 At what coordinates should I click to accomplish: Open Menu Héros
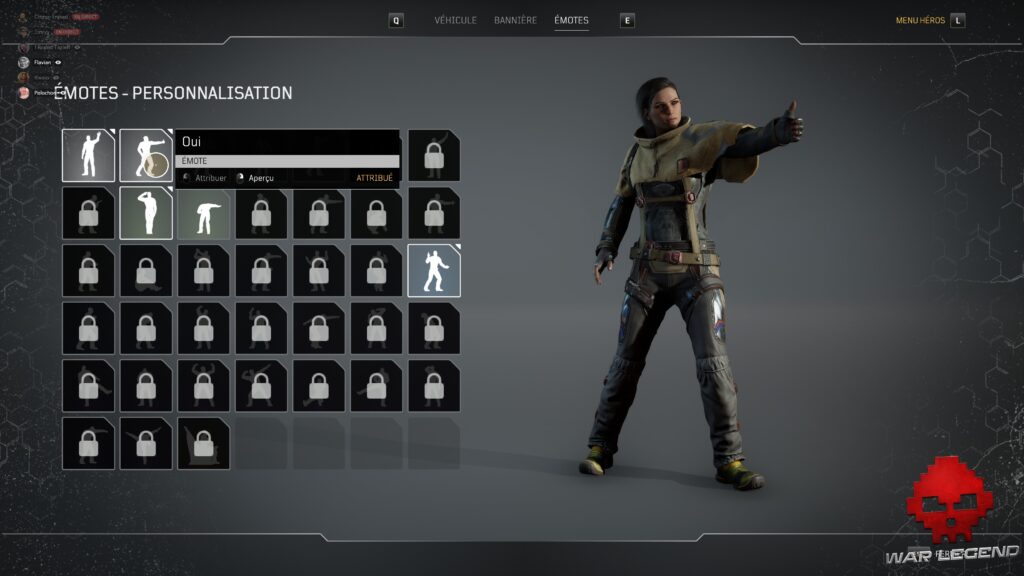click(x=921, y=20)
